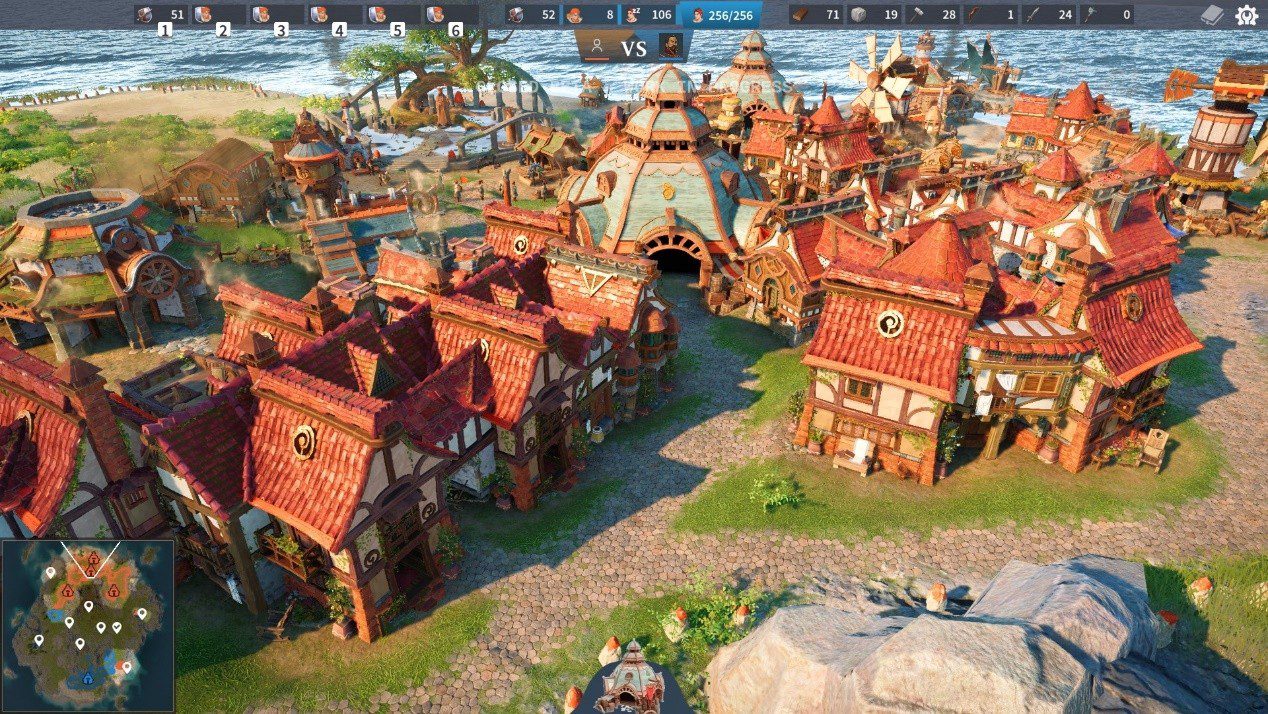This screenshot has height=714, width=1268.
Task: Click the opponent's portrait beside VS
Action: click(671, 45)
